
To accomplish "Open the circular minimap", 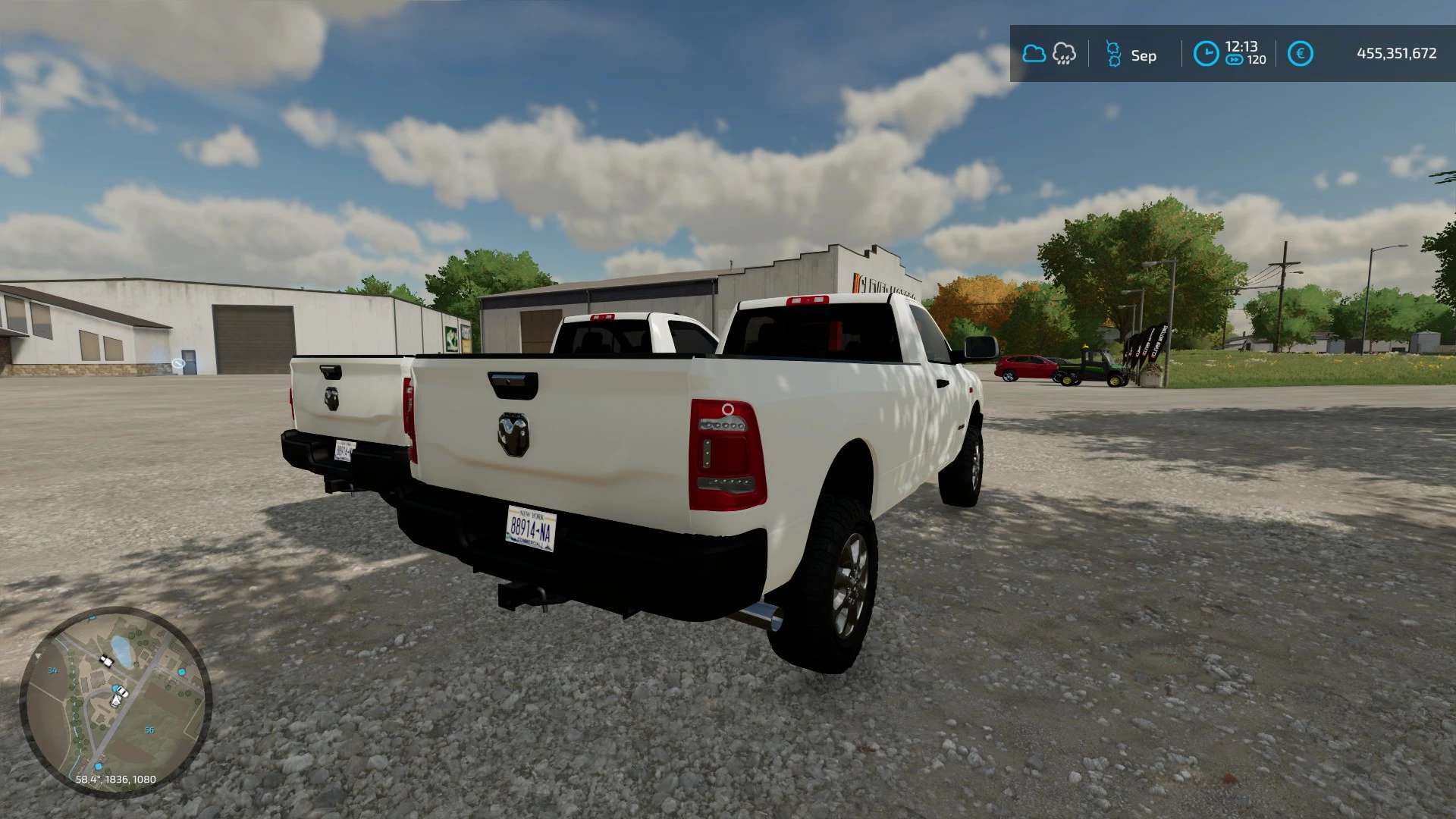I will click(115, 701).
